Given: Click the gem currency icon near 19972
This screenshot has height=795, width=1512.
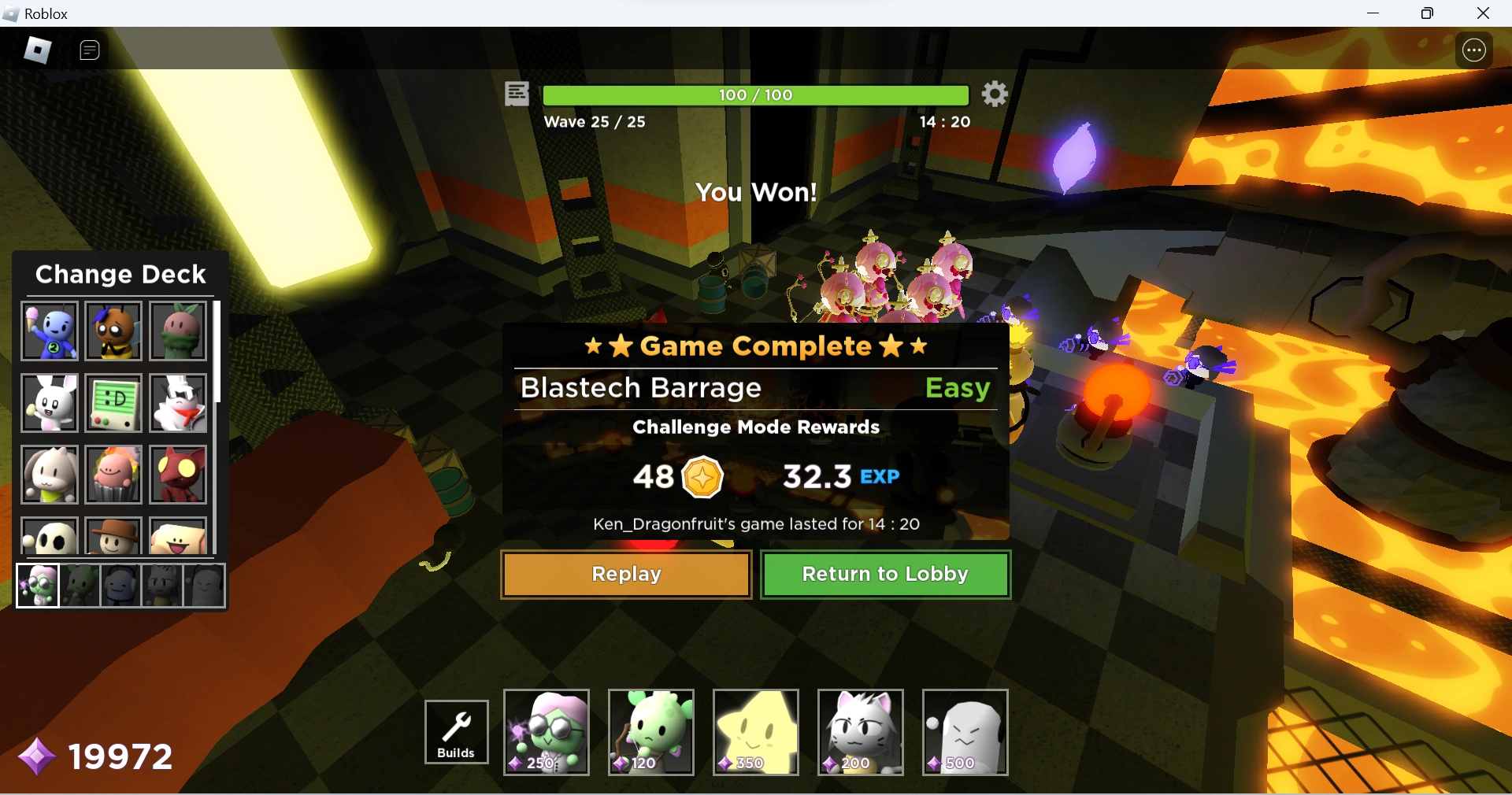Looking at the screenshot, I should click(x=35, y=756).
